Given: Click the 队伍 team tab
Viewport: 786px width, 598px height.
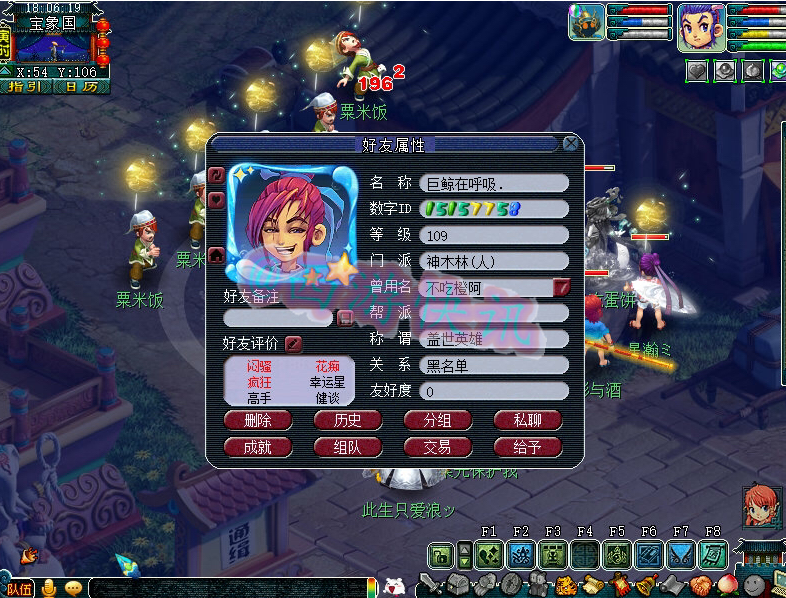Looking at the screenshot, I should [17, 589].
